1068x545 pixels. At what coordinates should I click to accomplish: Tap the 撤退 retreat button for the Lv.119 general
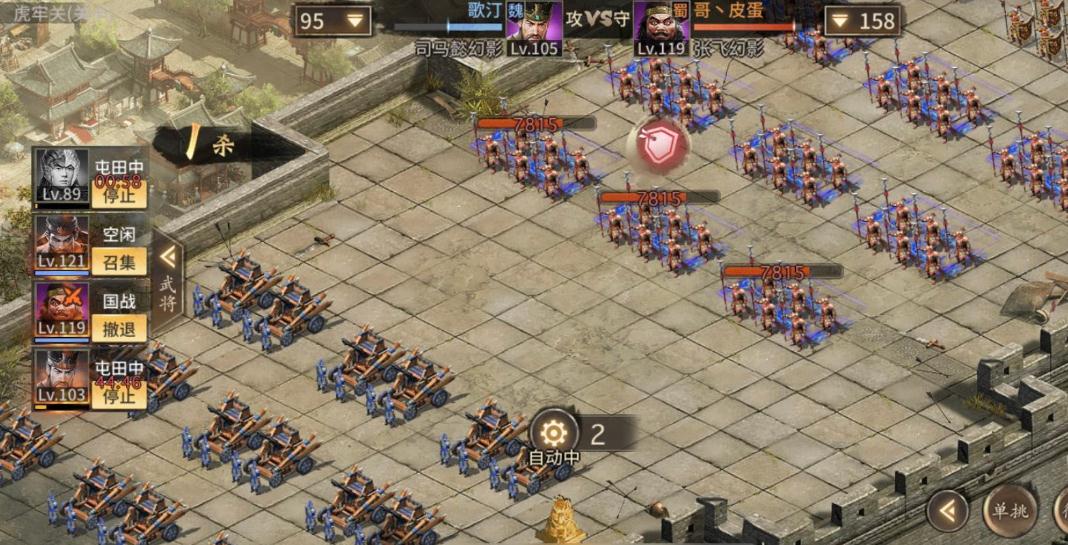pyautogui.click(x=119, y=327)
